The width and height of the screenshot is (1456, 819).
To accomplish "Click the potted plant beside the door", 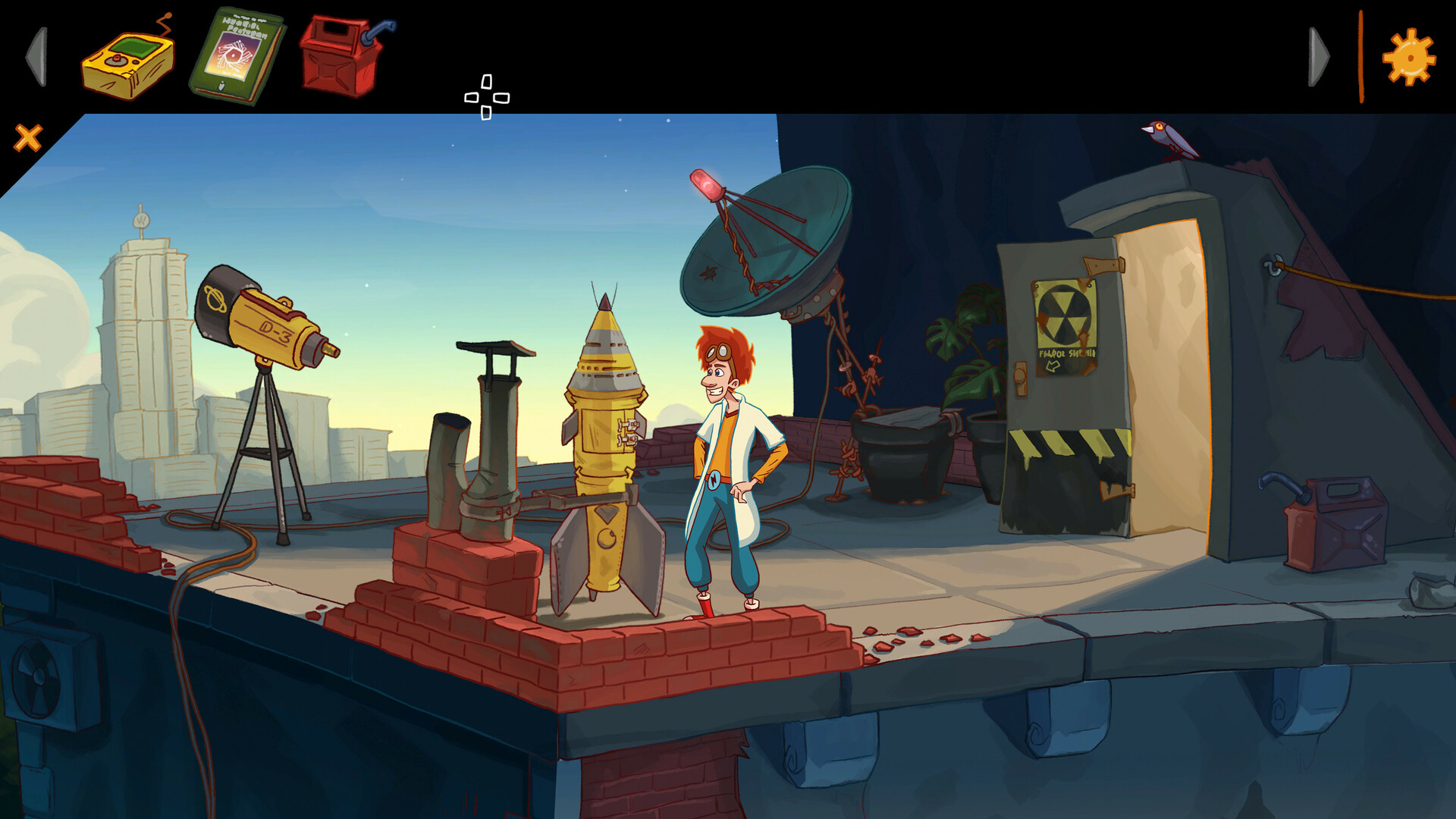I will (x=974, y=364).
